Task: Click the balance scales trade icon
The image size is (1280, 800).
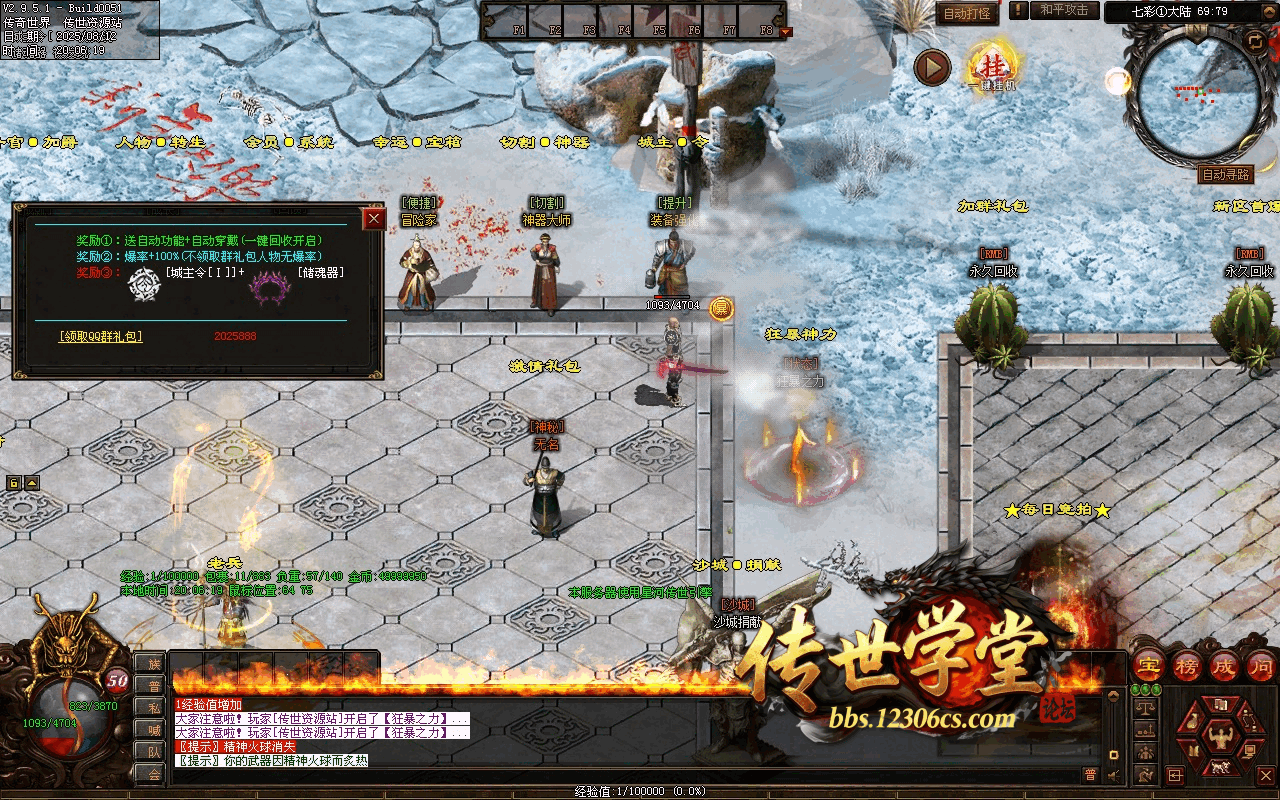Action: (1146, 708)
